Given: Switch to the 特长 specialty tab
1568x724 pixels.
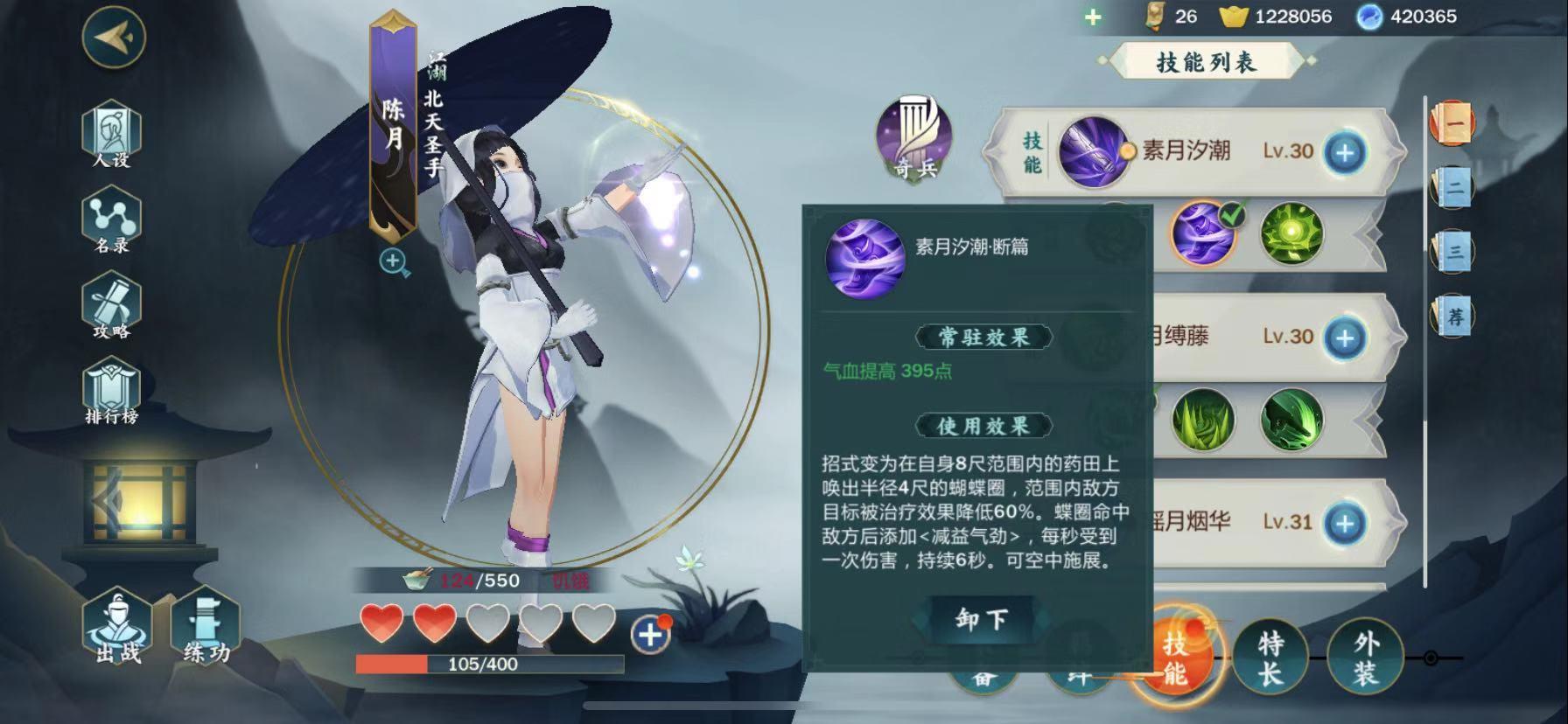Looking at the screenshot, I should (1270, 658).
